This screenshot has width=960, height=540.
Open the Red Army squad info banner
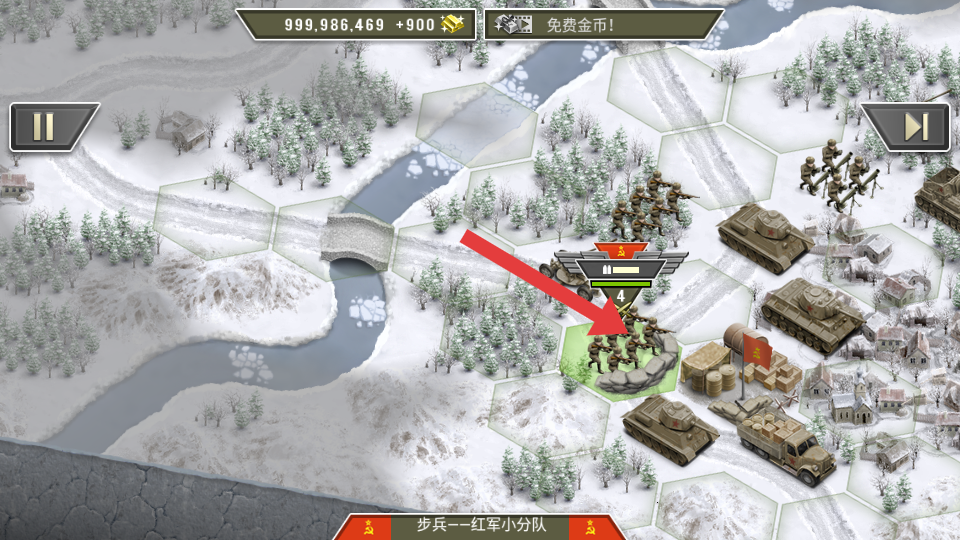[479, 526]
